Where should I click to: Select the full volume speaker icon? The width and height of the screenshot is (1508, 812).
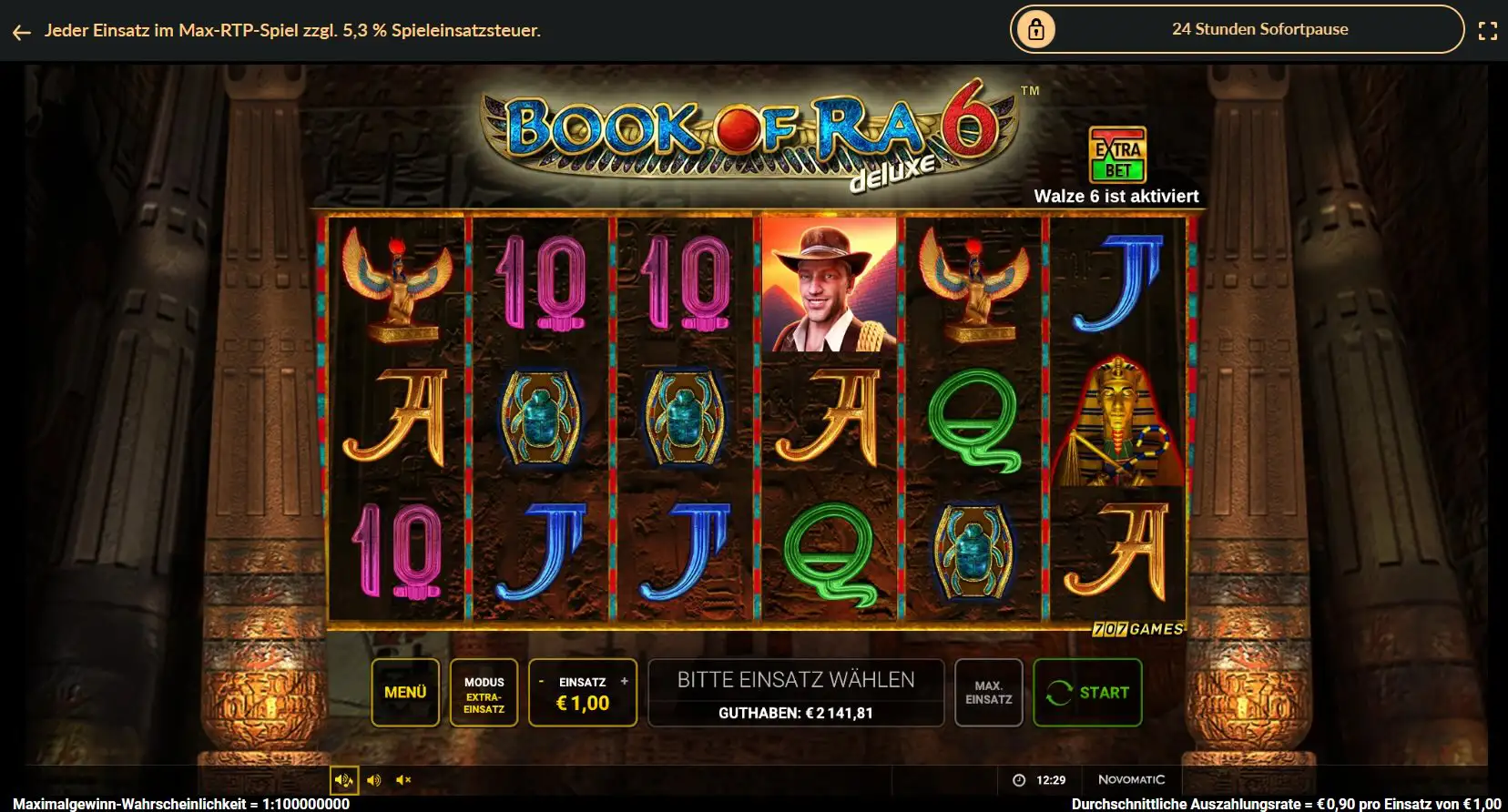tap(343, 779)
